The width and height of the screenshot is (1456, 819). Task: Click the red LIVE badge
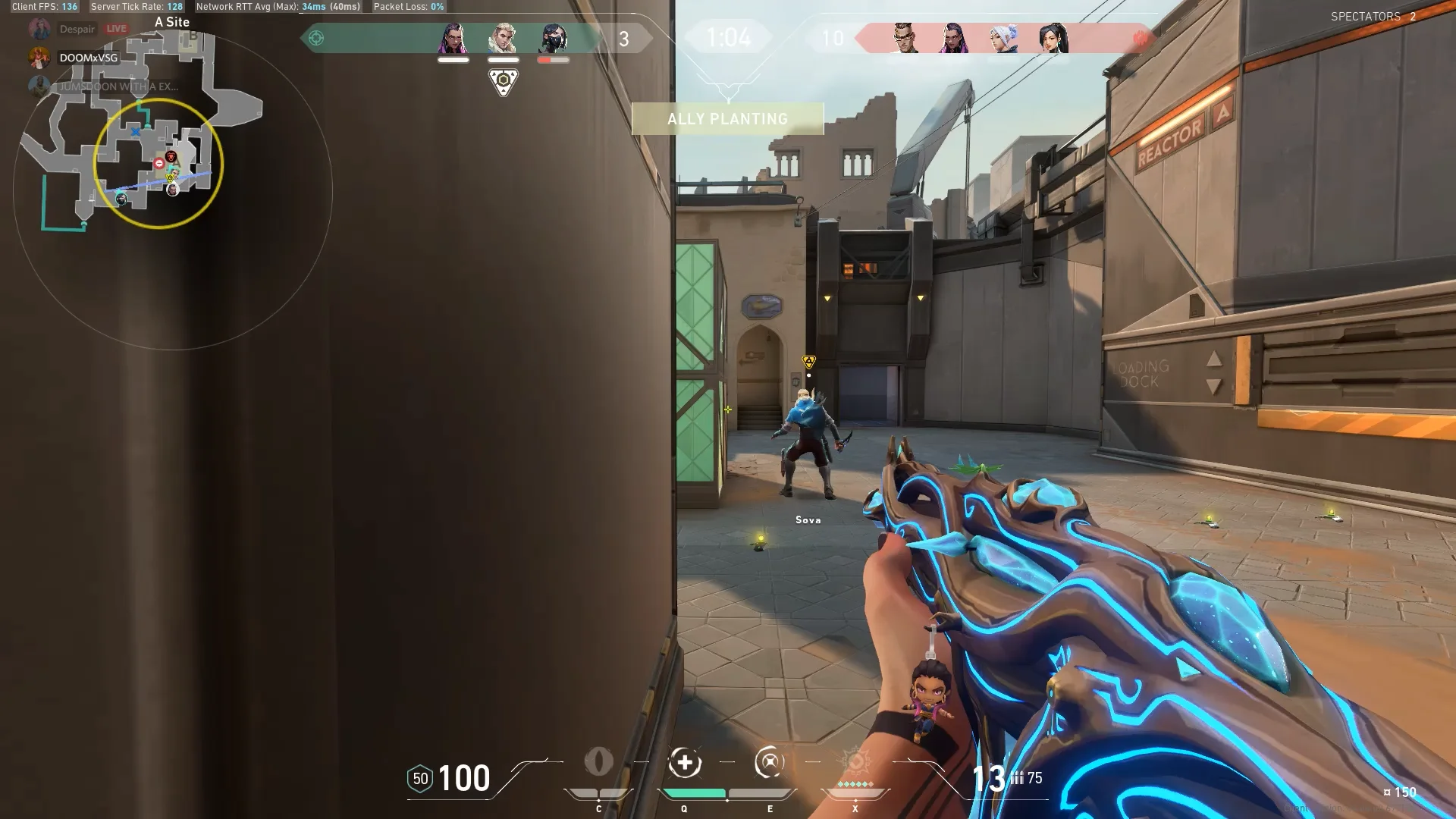pos(116,29)
